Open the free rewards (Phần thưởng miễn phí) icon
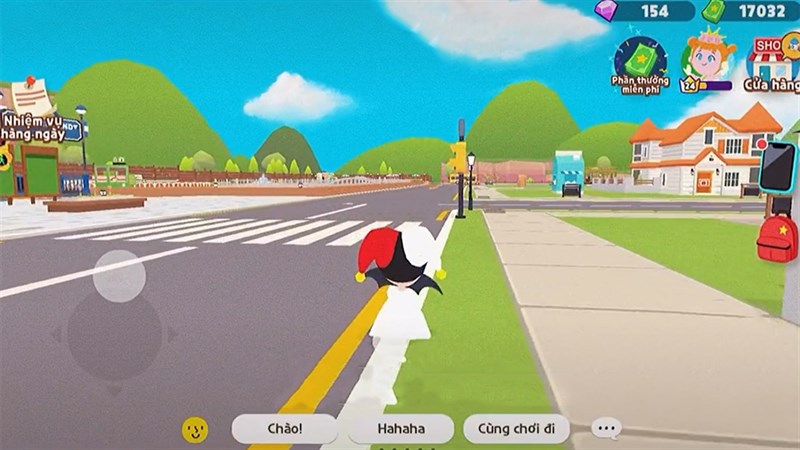The width and height of the screenshot is (800, 450). pos(640,62)
